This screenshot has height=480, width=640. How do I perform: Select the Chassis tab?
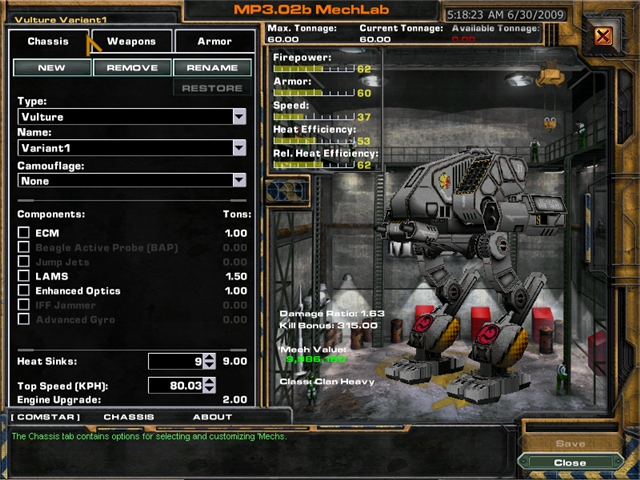(x=48, y=42)
